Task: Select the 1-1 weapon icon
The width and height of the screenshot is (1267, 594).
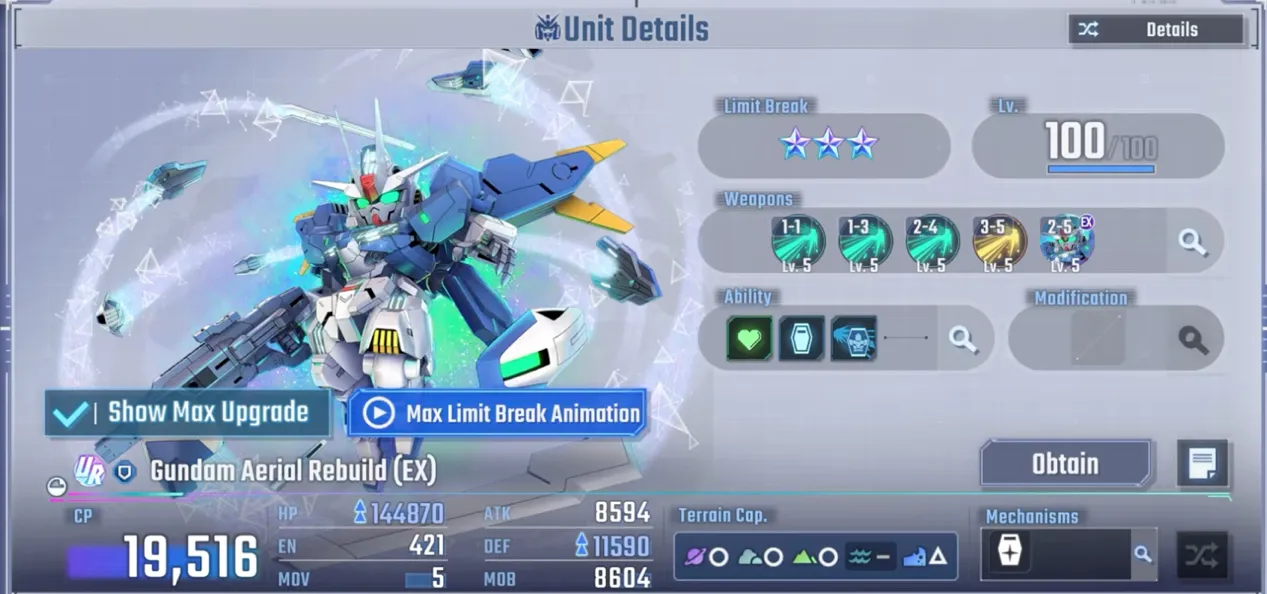Action: point(797,241)
